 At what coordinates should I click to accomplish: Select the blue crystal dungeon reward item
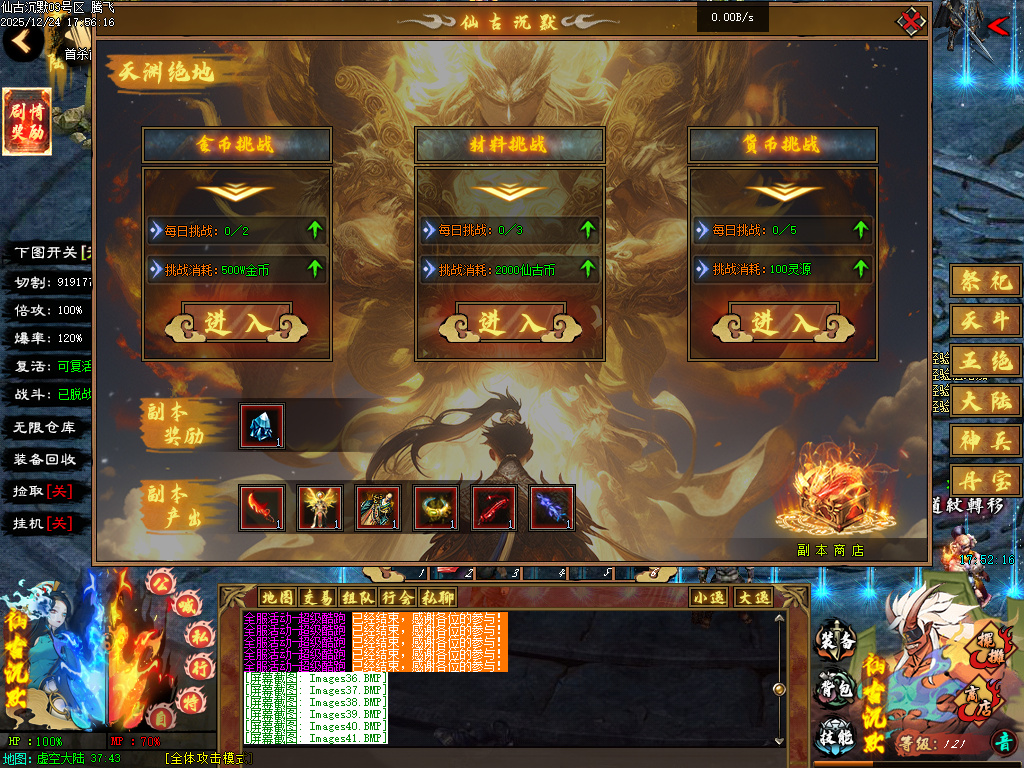(x=262, y=426)
